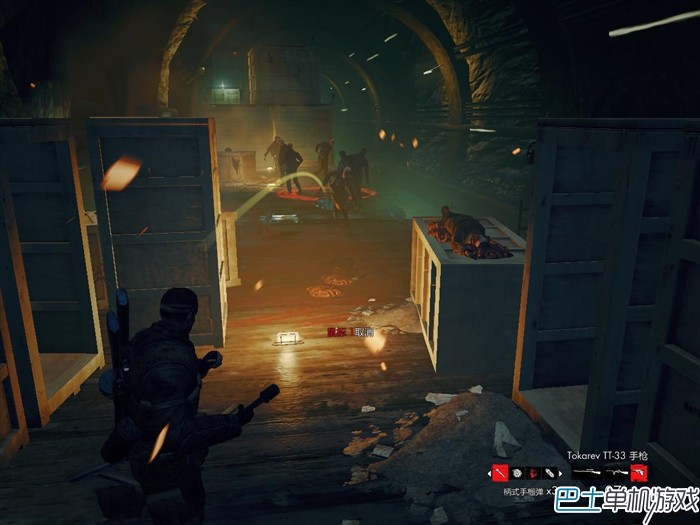Select the highlighted Tokarev TT-33 pistol slot
Viewport: 700px width, 525px height.
pyautogui.click(x=639, y=472)
